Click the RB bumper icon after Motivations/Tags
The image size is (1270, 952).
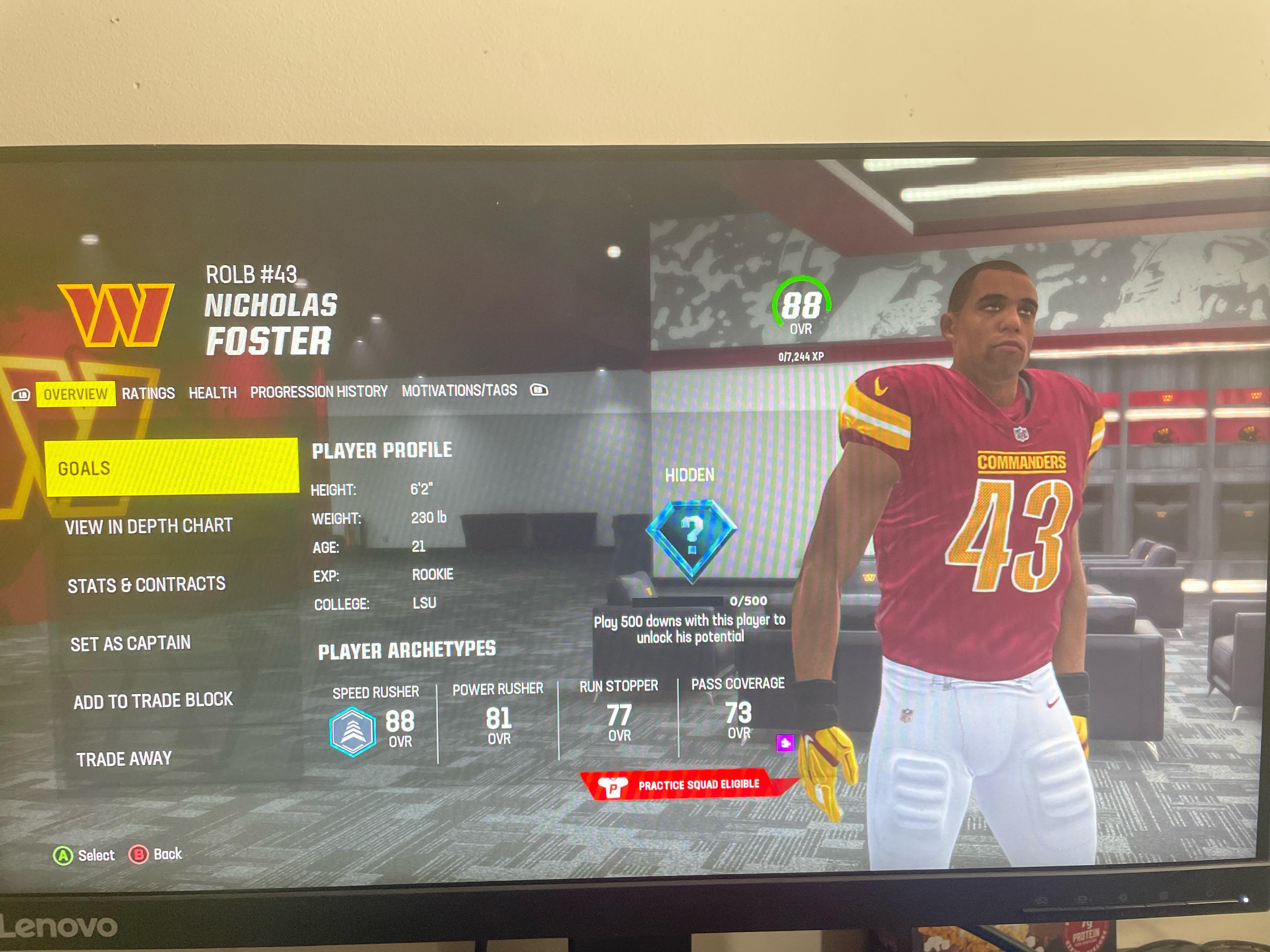tap(540, 391)
